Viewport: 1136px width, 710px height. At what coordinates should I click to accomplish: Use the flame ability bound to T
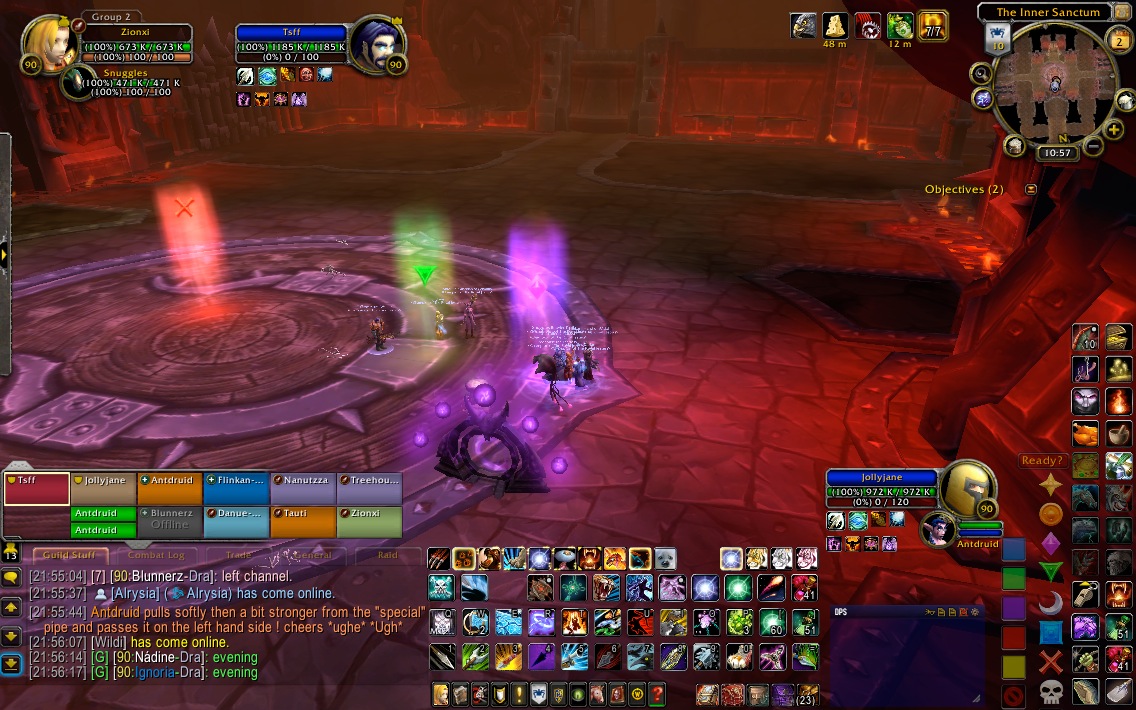click(573, 623)
